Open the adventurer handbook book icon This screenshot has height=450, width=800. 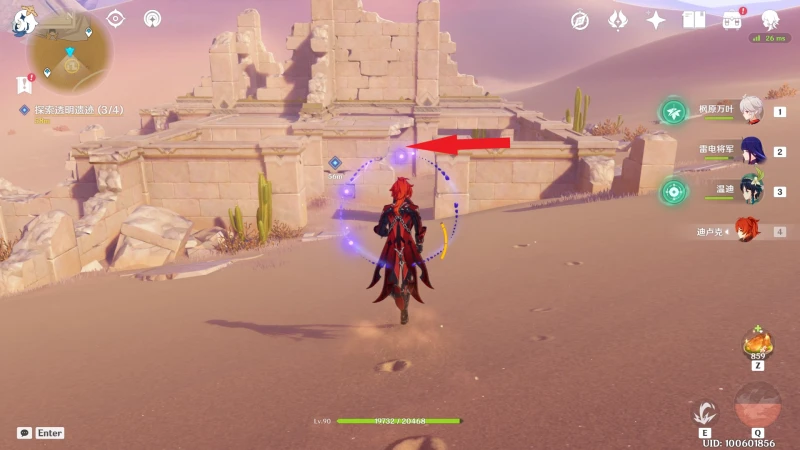pyautogui.click(x=694, y=20)
